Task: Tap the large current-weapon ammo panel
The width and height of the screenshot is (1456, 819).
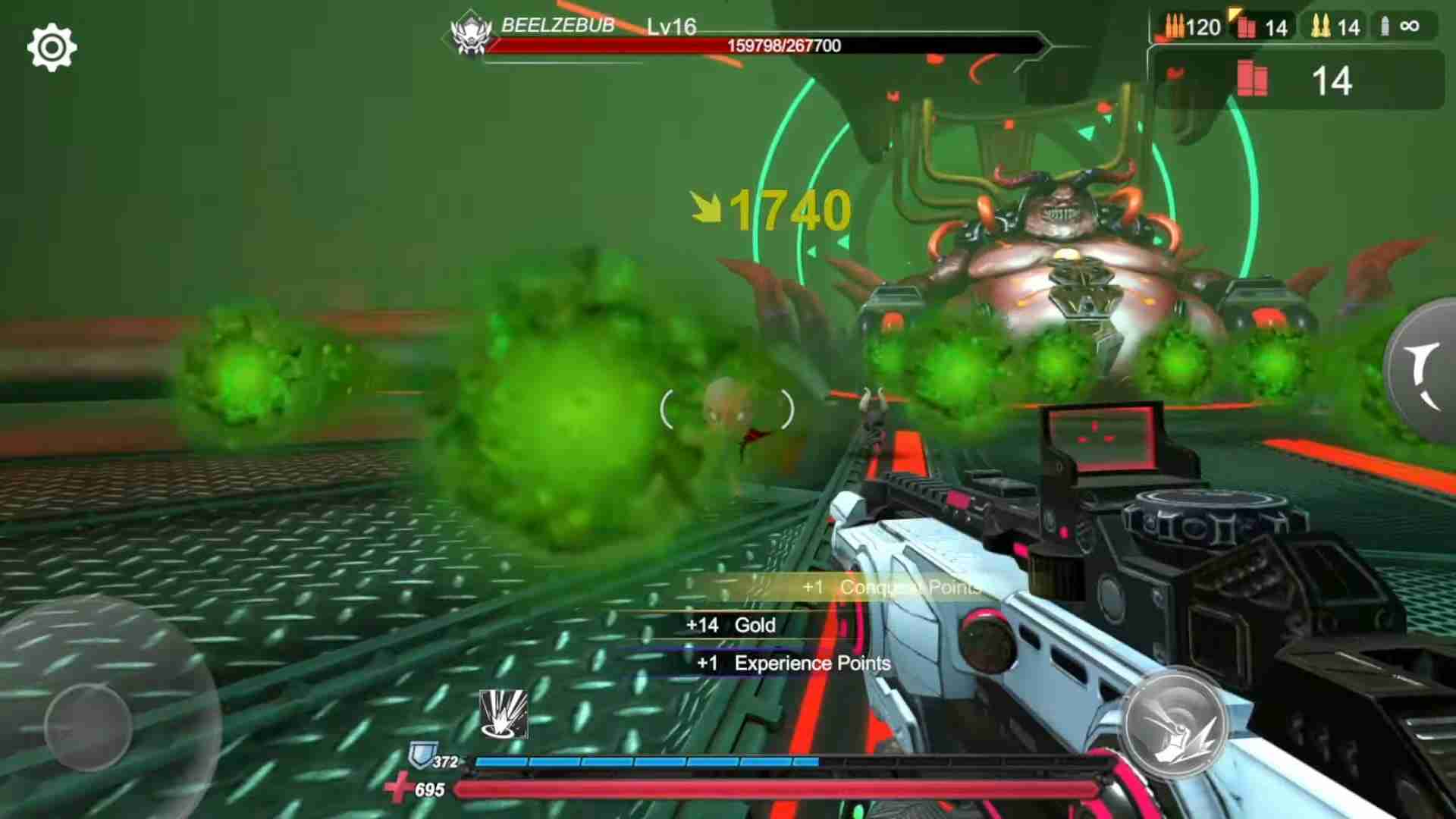Action: (1299, 80)
